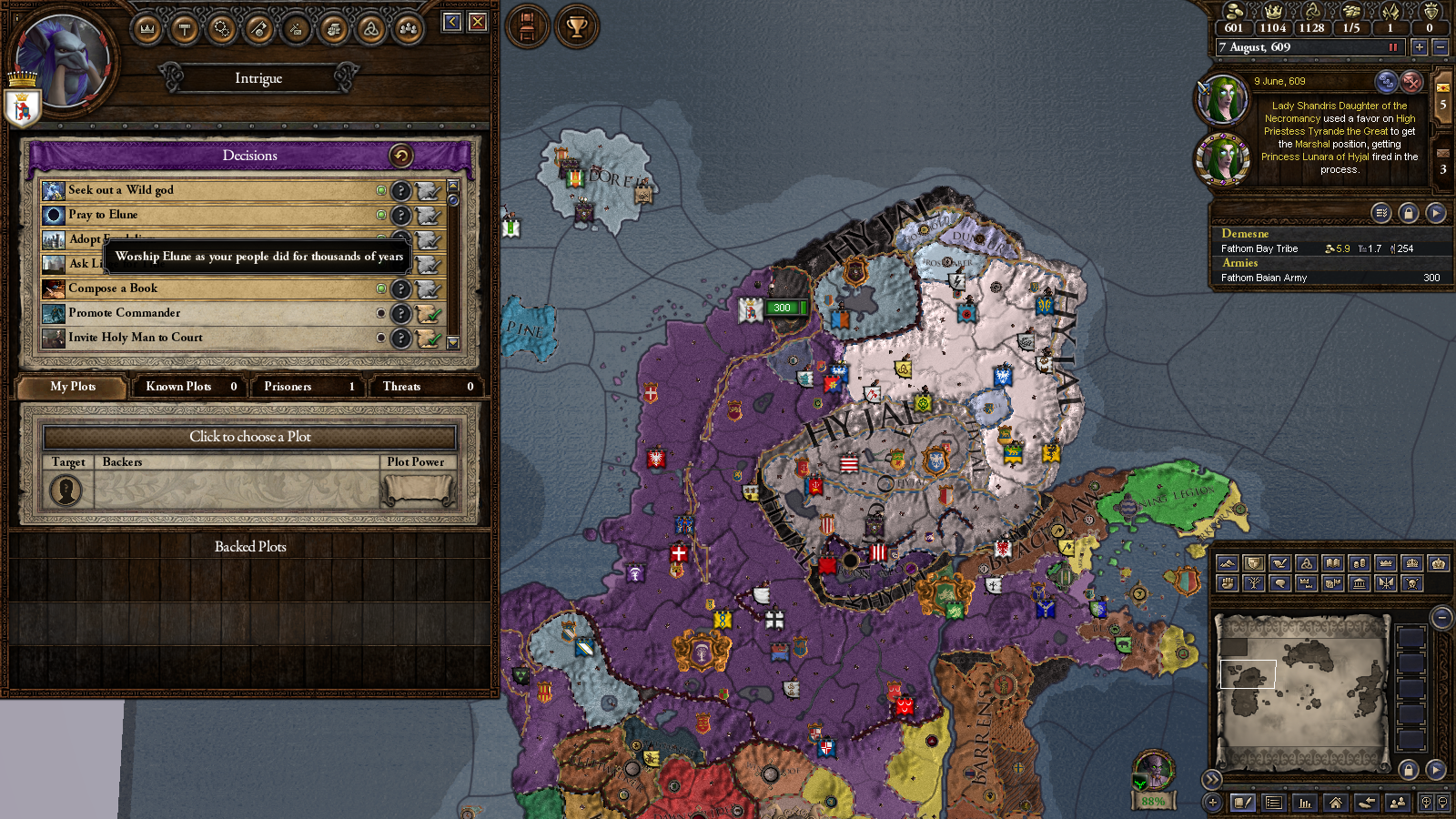
Task: Open the Laws panel with the hammer icon
Action: (x=185, y=28)
